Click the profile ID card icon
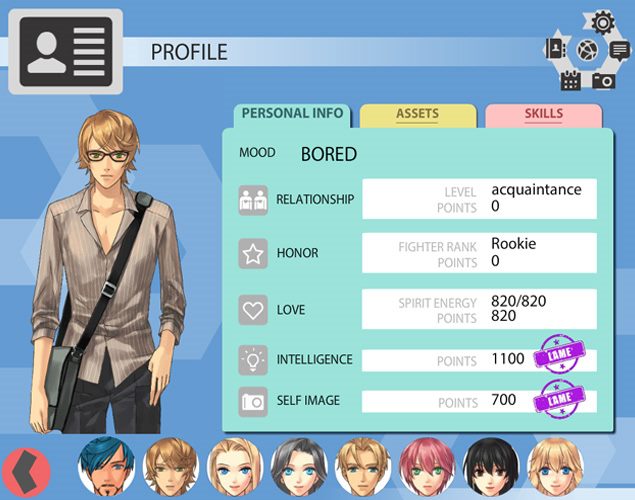Image resolution: width=635 pixels, height=500 pixels. pyautogui.click(x=64, y=51)
